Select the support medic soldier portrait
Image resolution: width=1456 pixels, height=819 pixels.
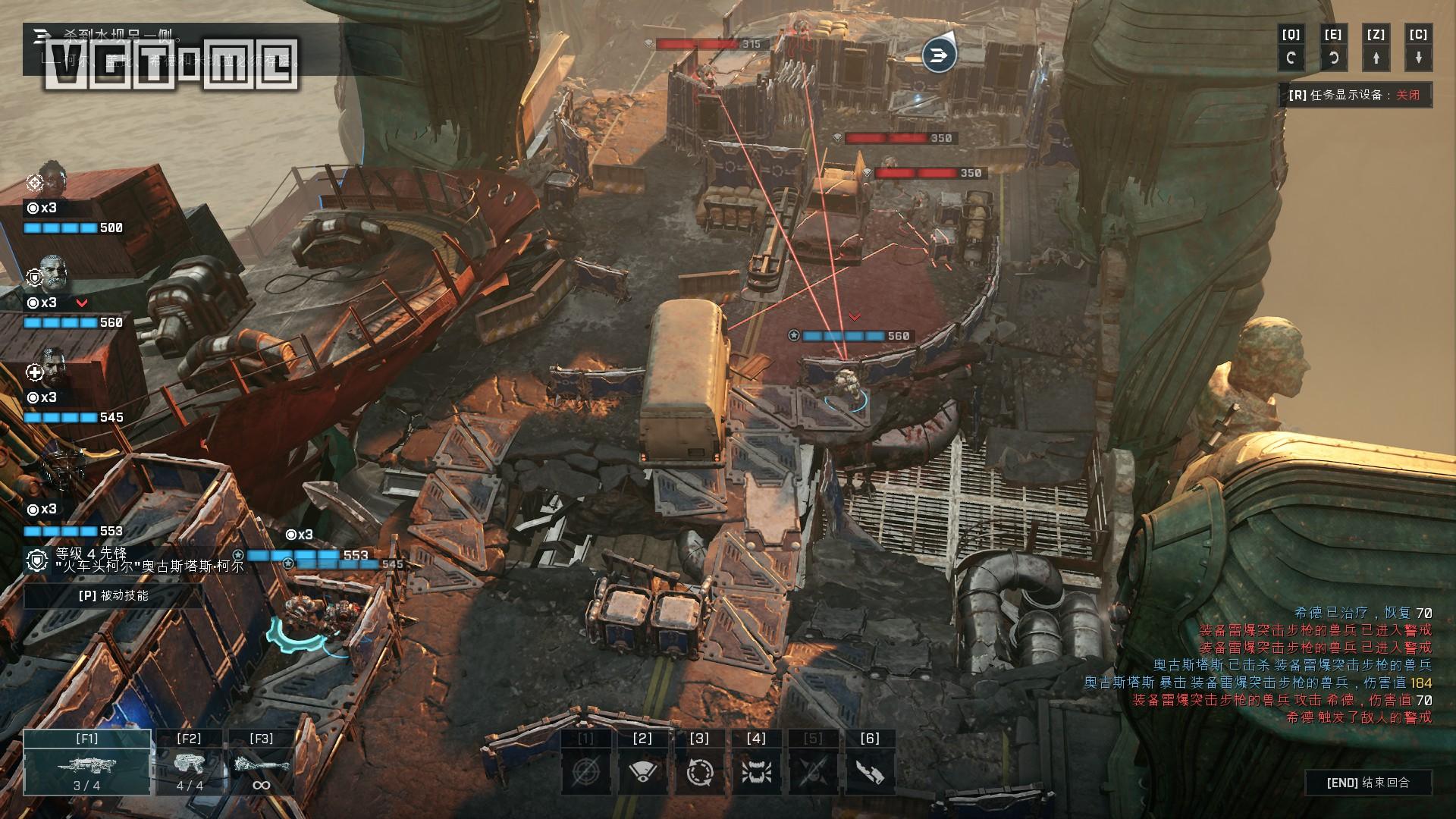pos(53,369)
